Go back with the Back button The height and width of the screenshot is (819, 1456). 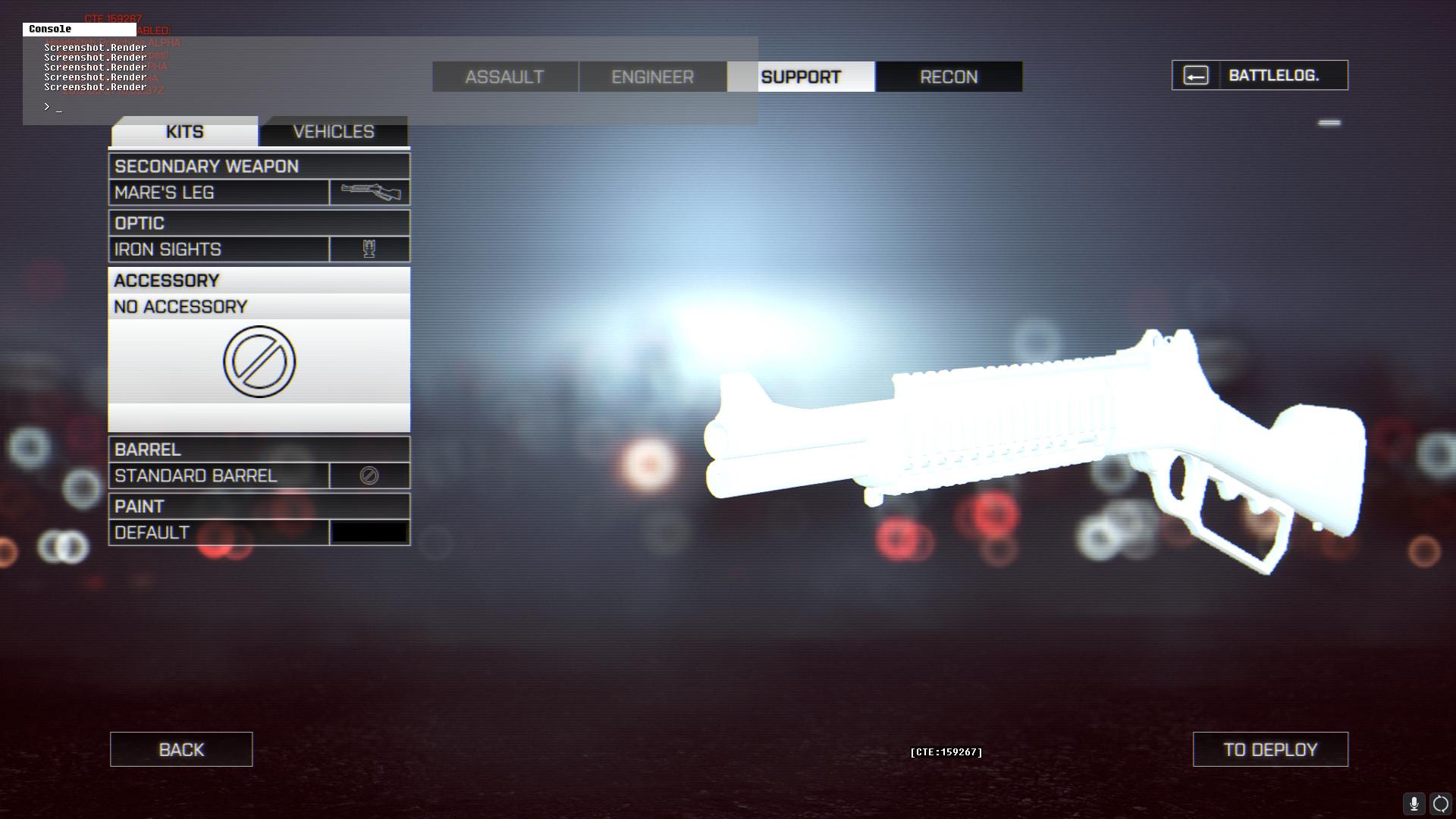[x=181, y=749]
